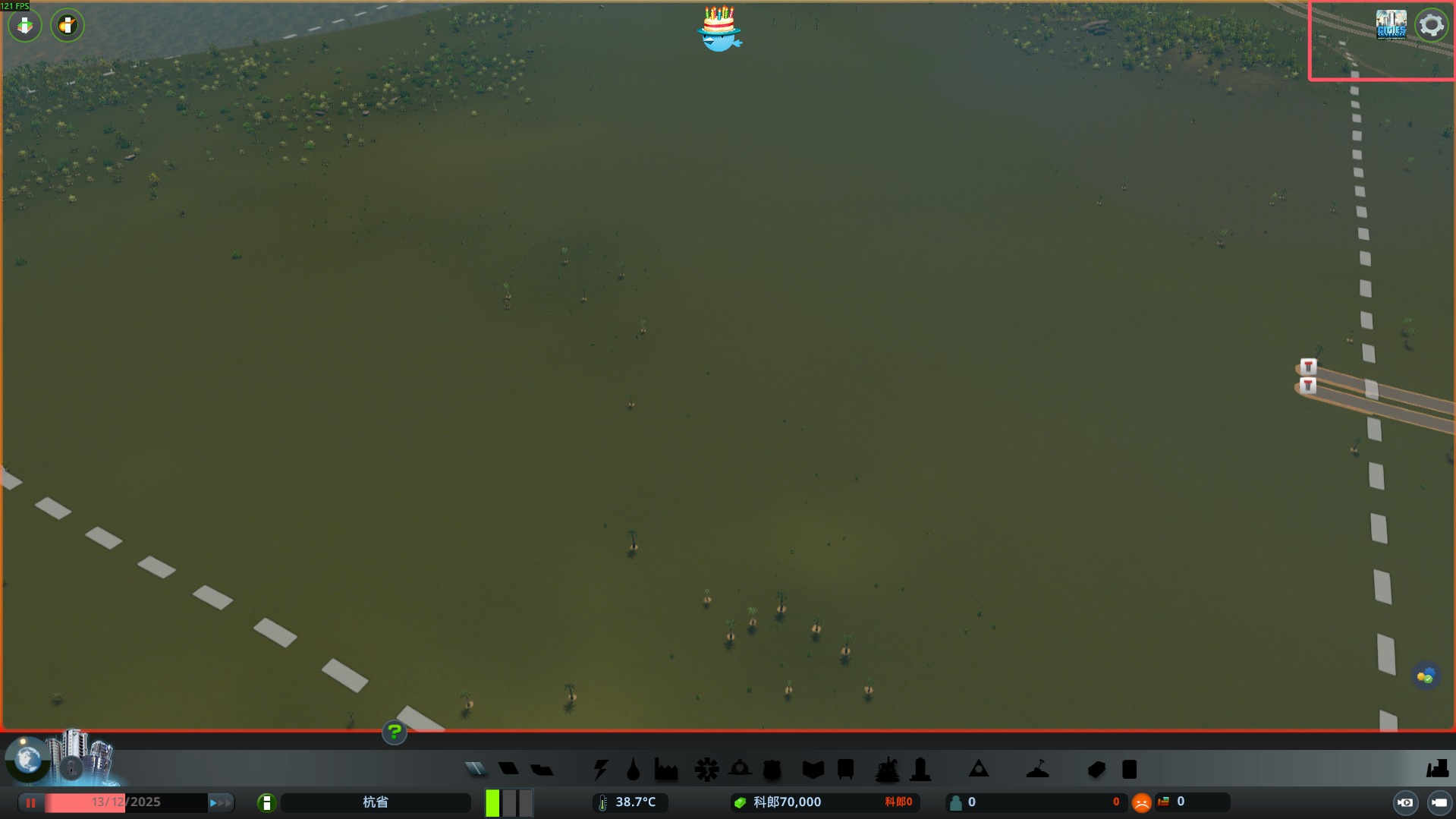
Task: Open the education book menu
Action: (x=813, y=770)
